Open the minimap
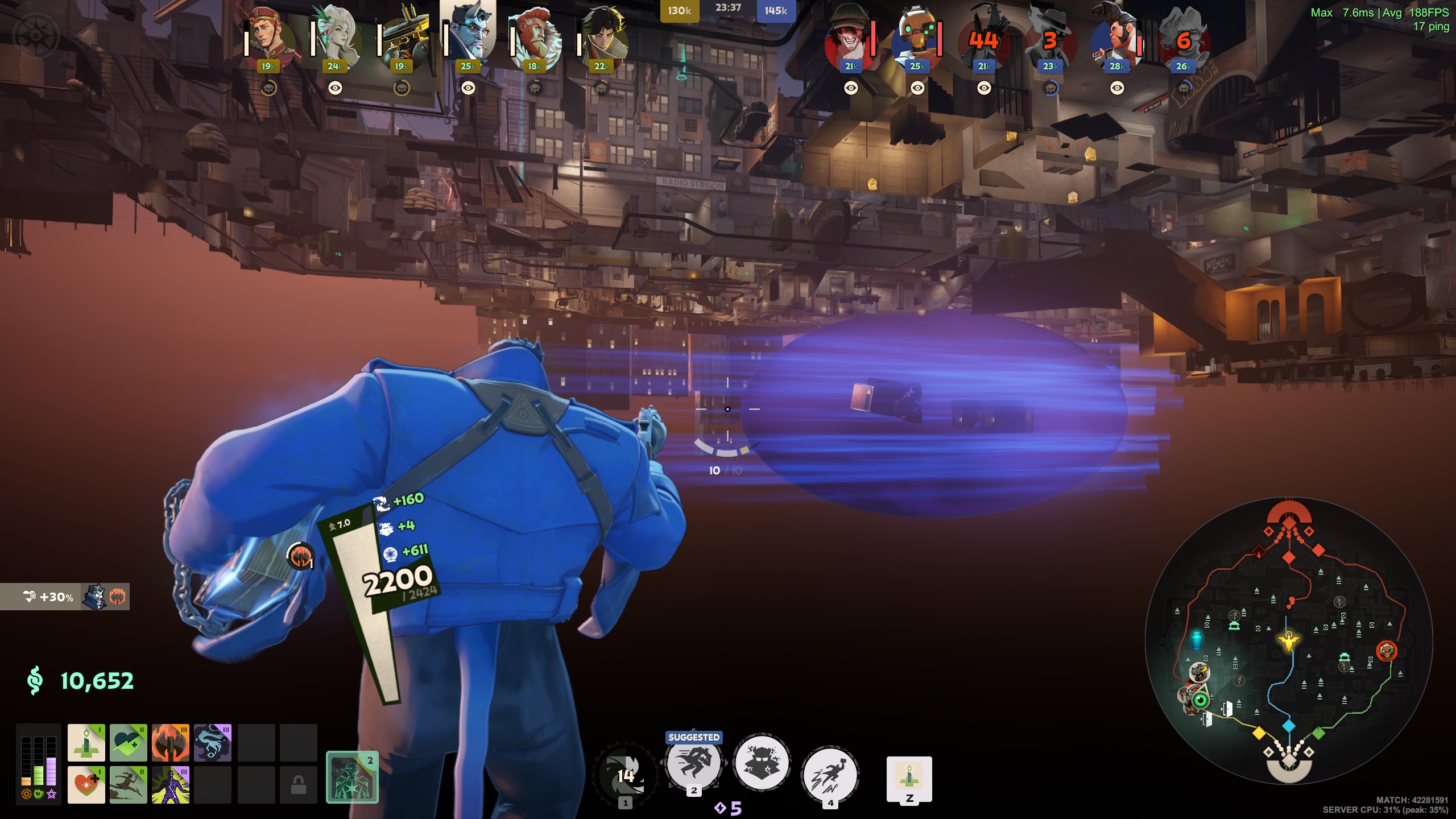Screen dimensions: 1456x819 point(1289,641)
